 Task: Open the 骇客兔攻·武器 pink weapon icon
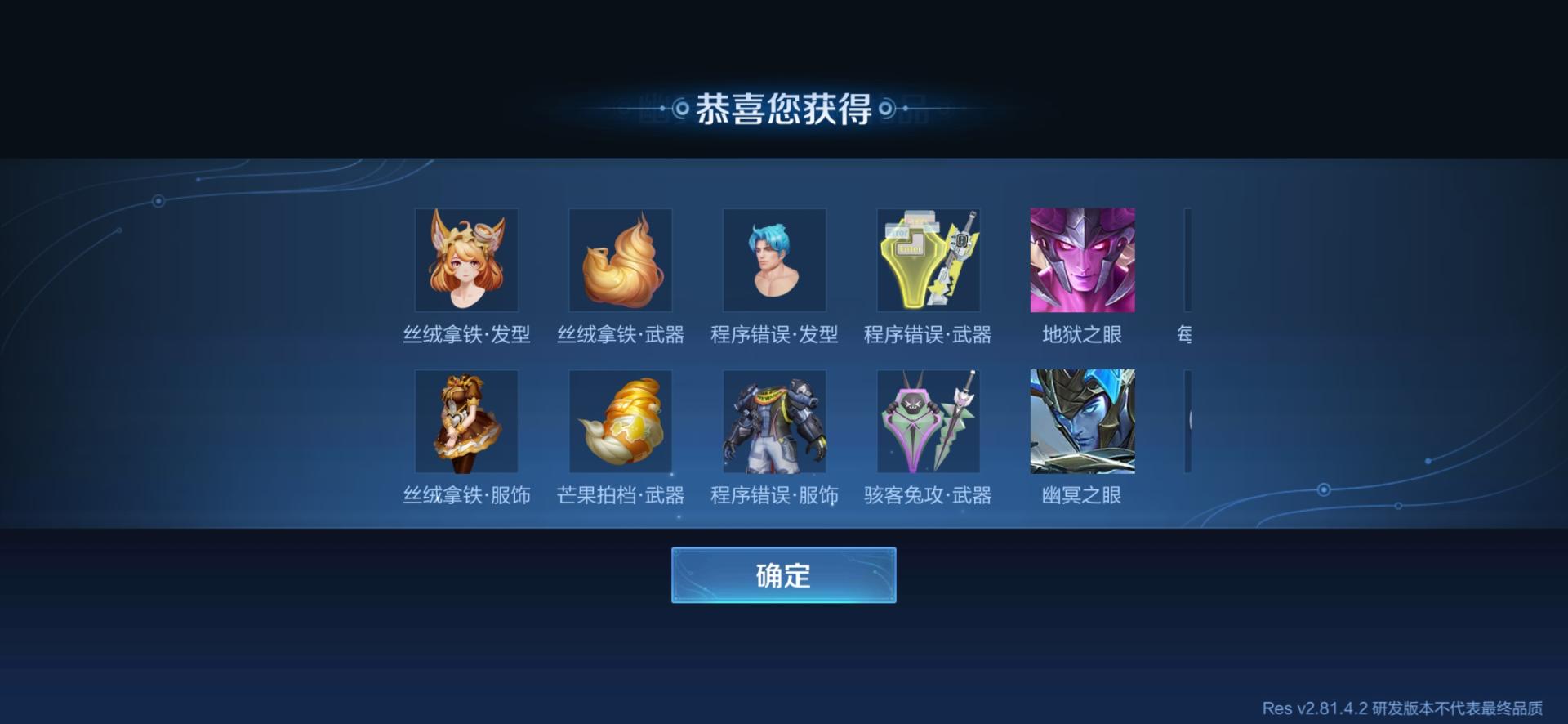(928, 421)
